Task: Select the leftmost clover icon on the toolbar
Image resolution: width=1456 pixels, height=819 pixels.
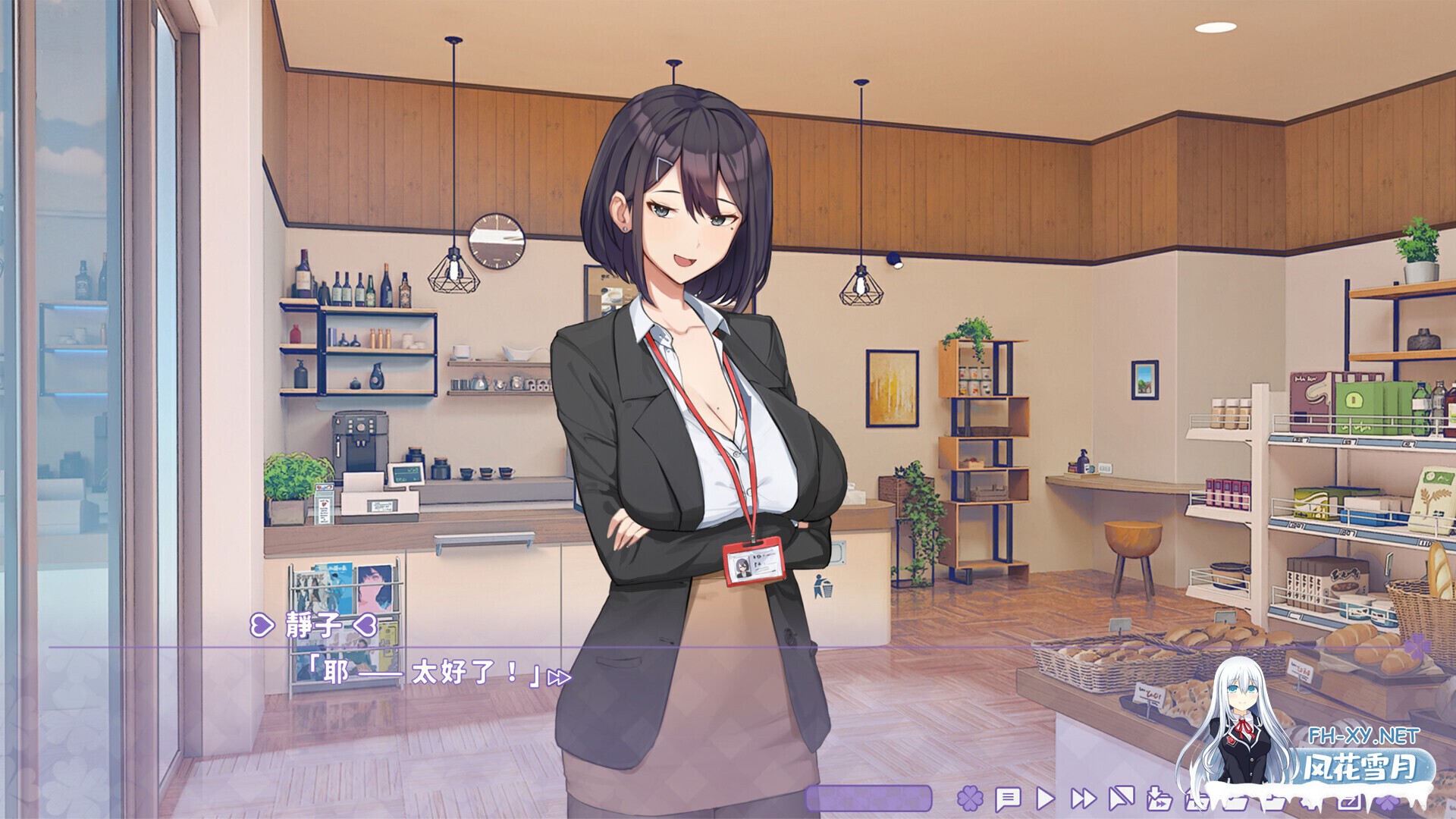Action: click(969, 800)
